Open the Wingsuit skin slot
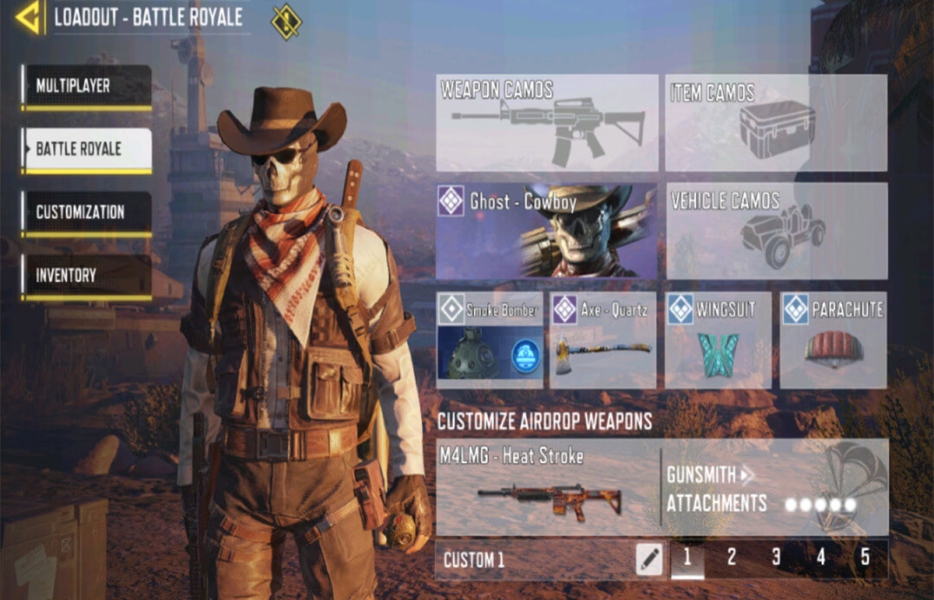The image size is (934, 600). [x=717, y=340]
